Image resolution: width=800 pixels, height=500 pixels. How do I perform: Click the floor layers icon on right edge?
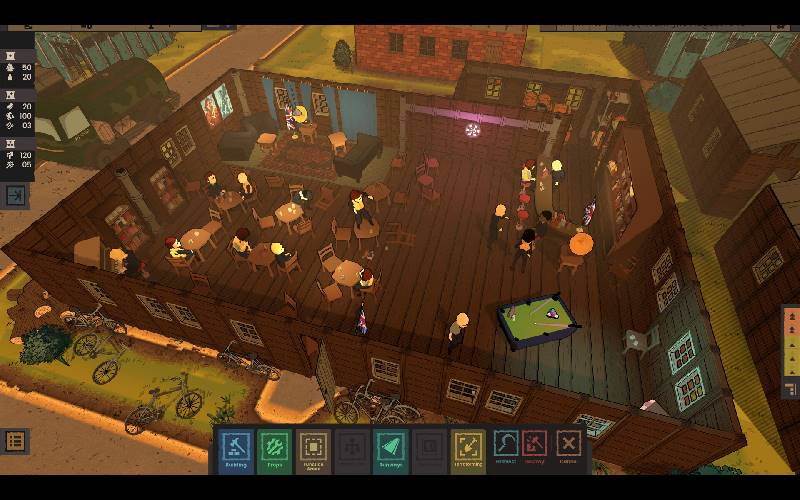(790, 388)
